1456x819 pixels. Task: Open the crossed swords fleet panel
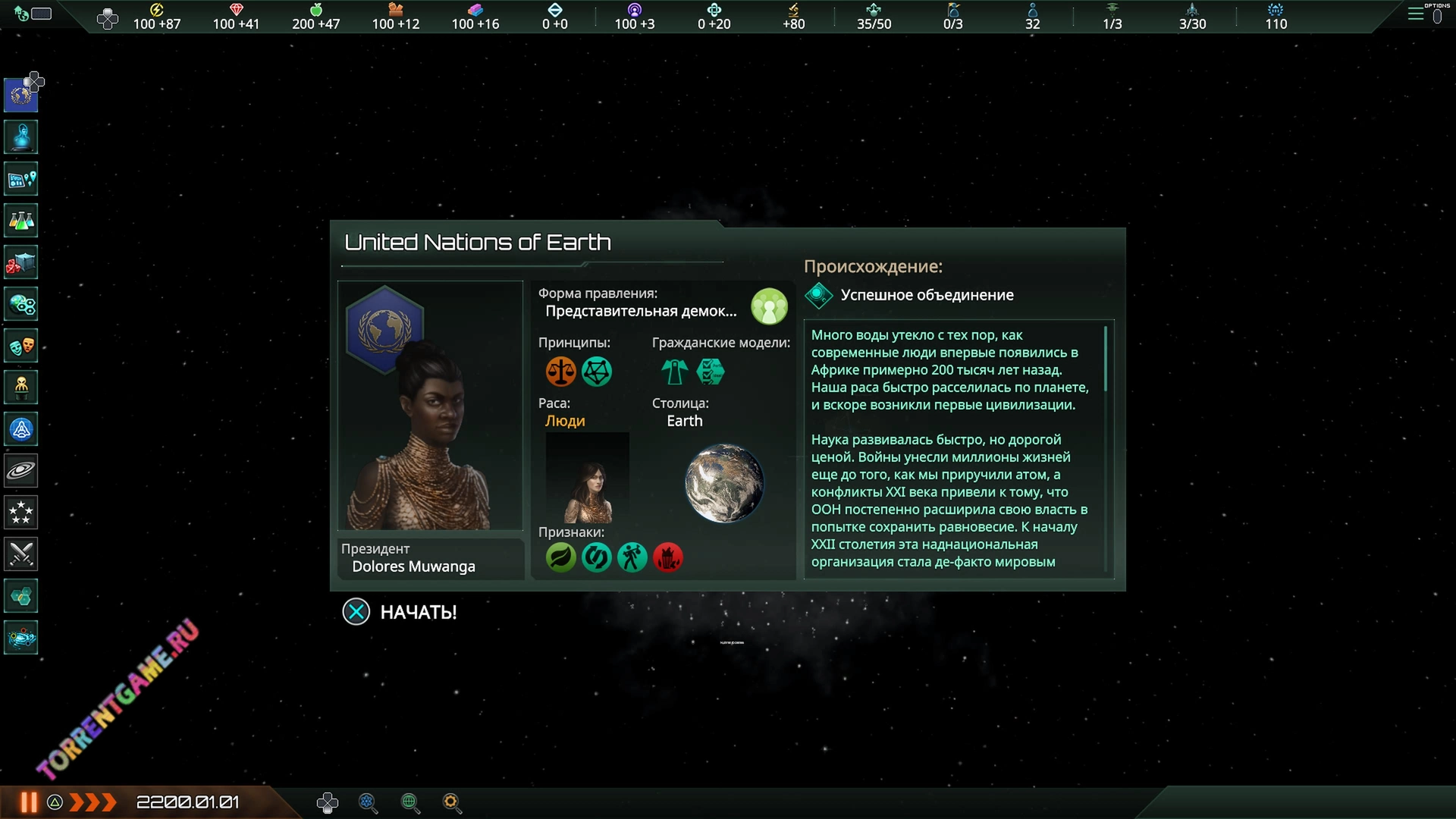(21, 554)
